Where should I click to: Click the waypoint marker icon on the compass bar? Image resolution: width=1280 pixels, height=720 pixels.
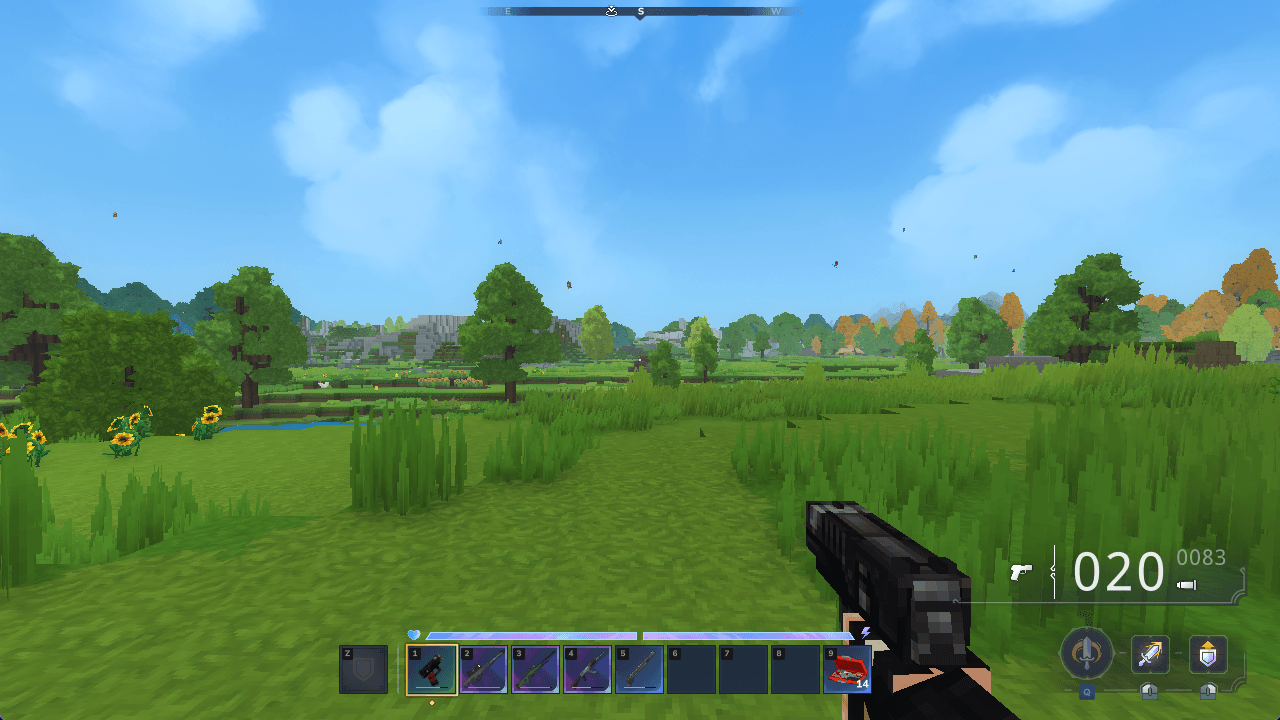(x=612, y=11)
